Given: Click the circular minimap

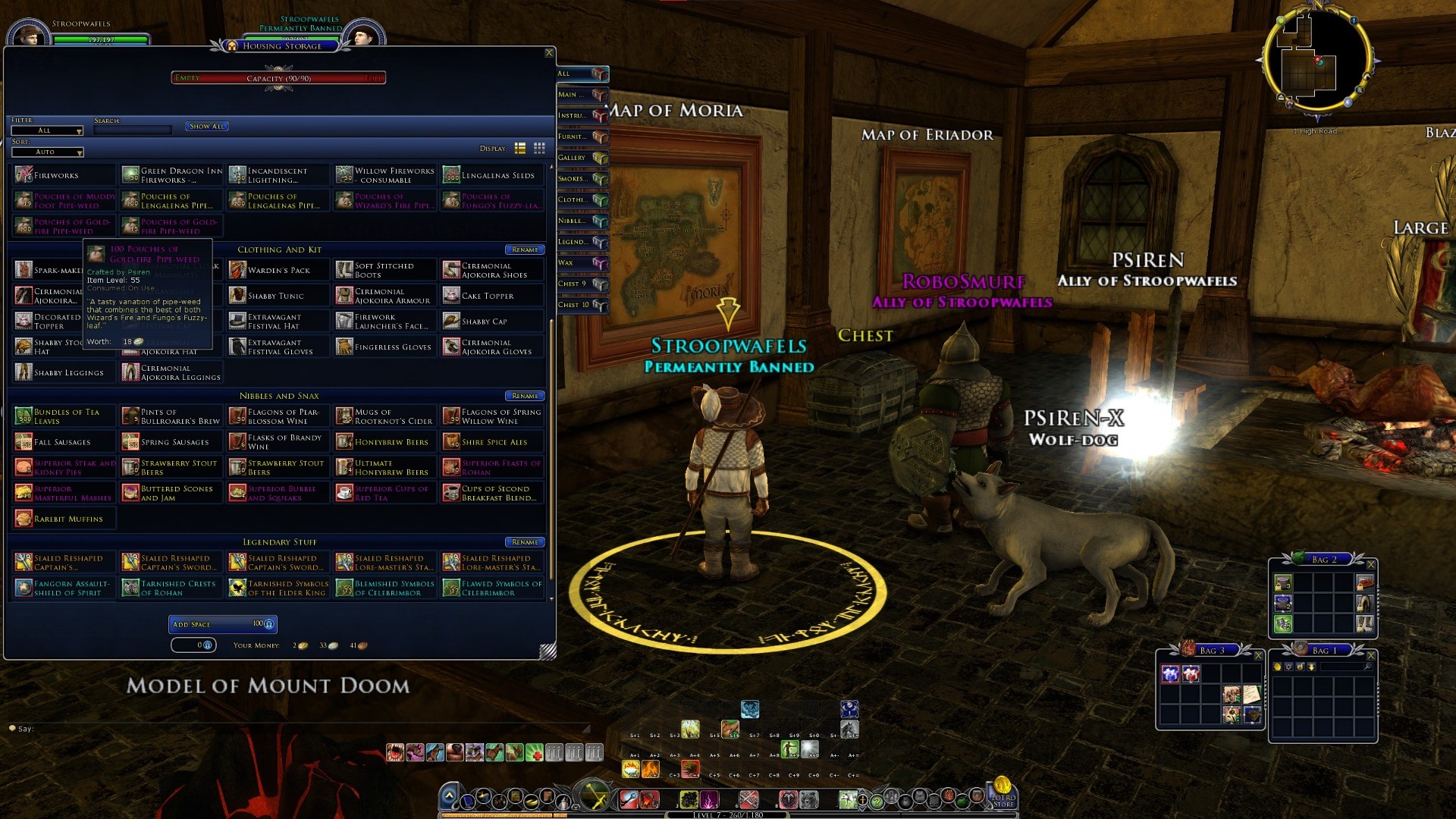Looking at the screenshot, I should 1316,61.
